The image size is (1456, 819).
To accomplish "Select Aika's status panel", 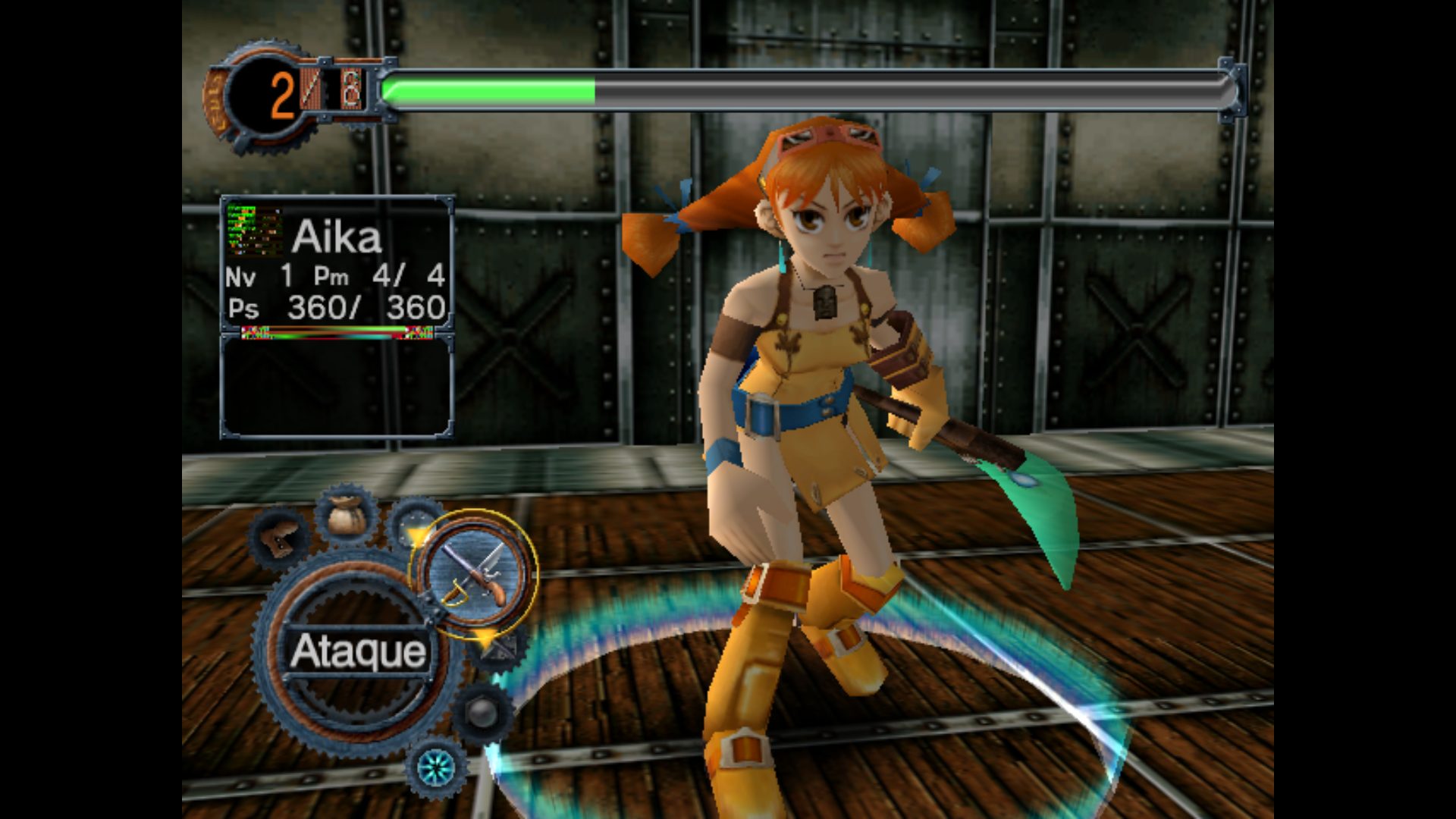I will 337,265.
